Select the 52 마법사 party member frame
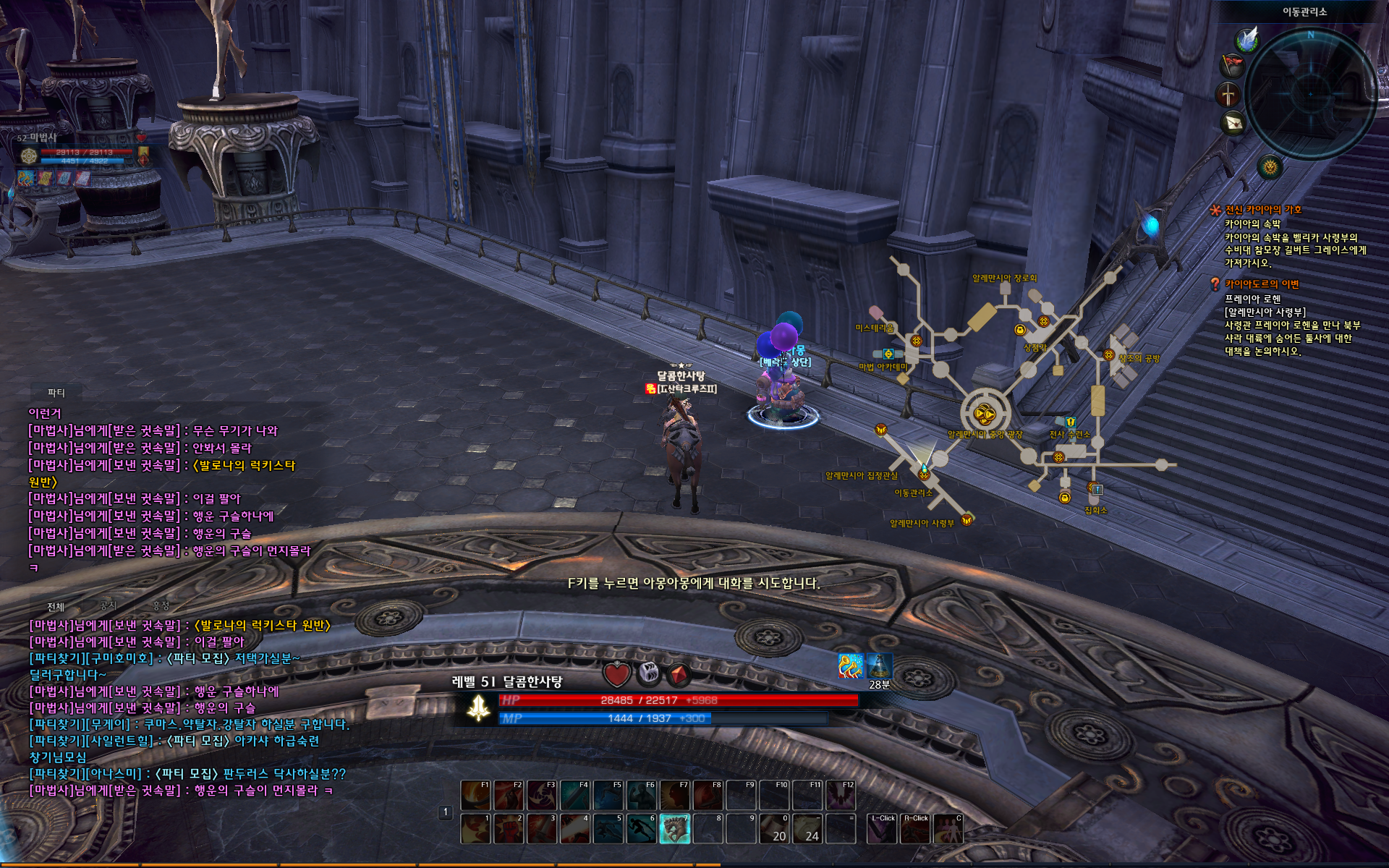1389x868 pixels. pos(80,152)
